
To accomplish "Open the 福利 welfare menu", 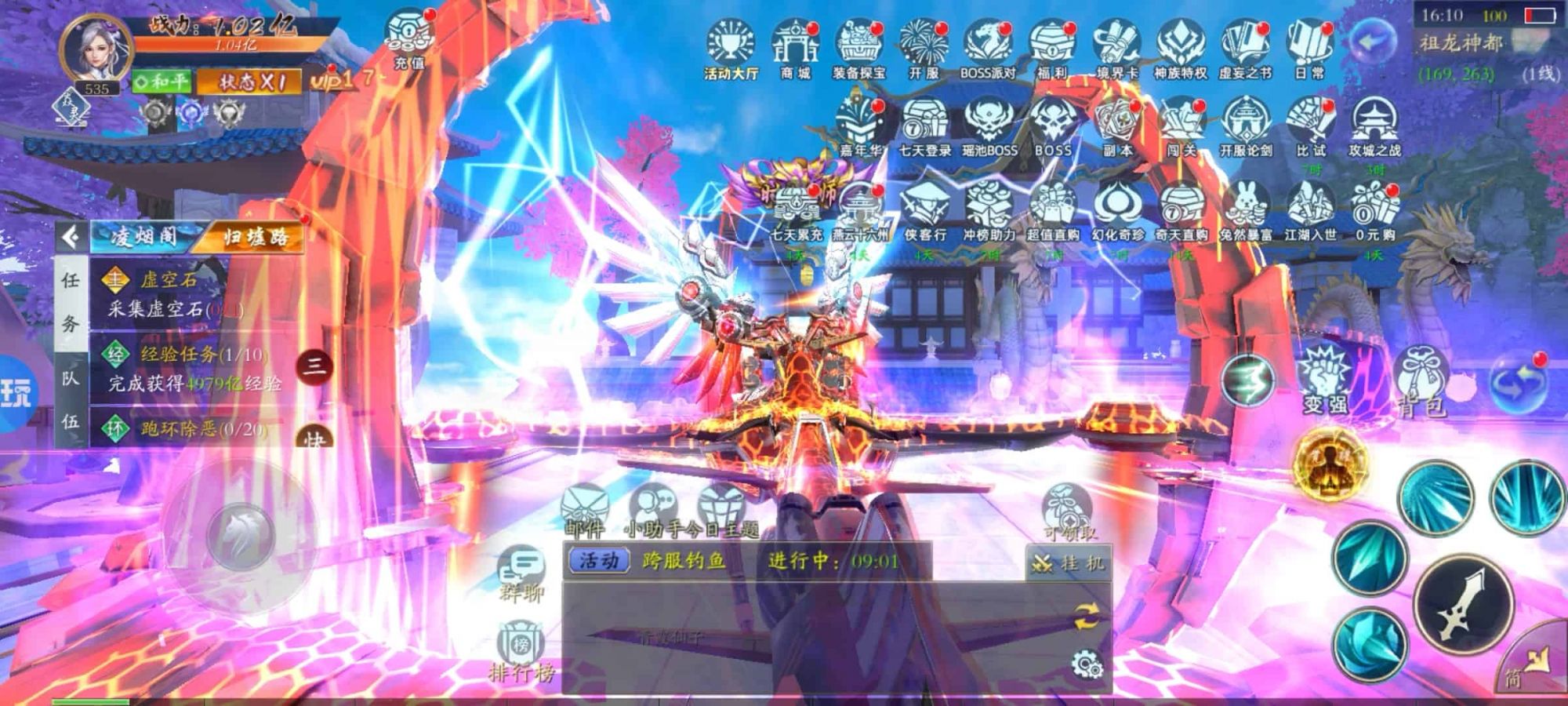I will pyautogui.click(x=1052, y=47).
